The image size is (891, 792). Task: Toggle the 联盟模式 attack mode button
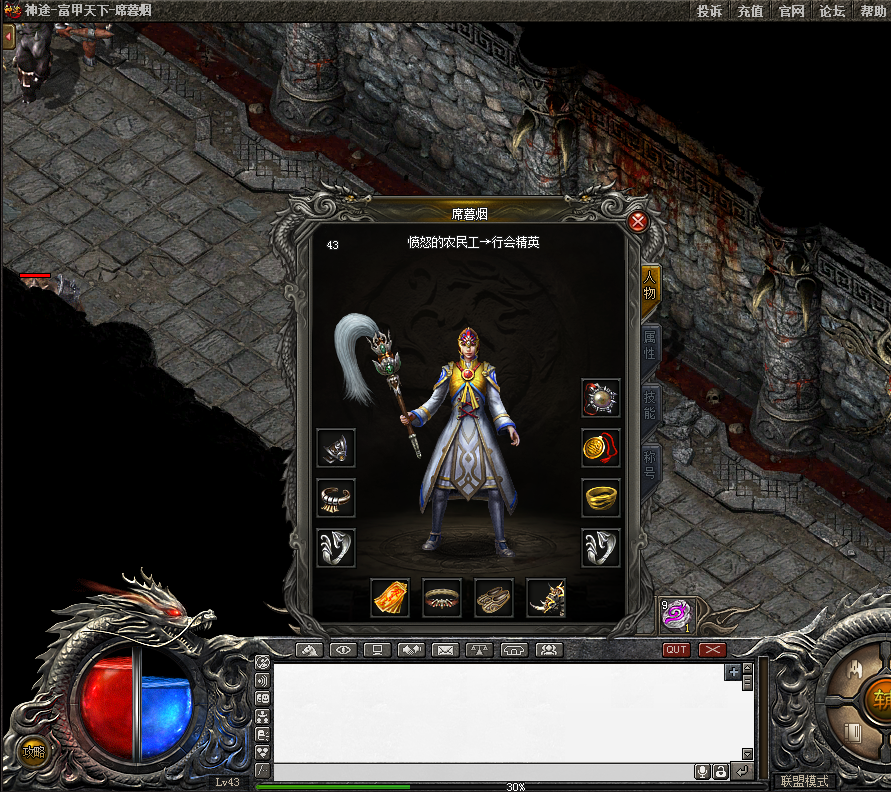click(x=804, y=781)
